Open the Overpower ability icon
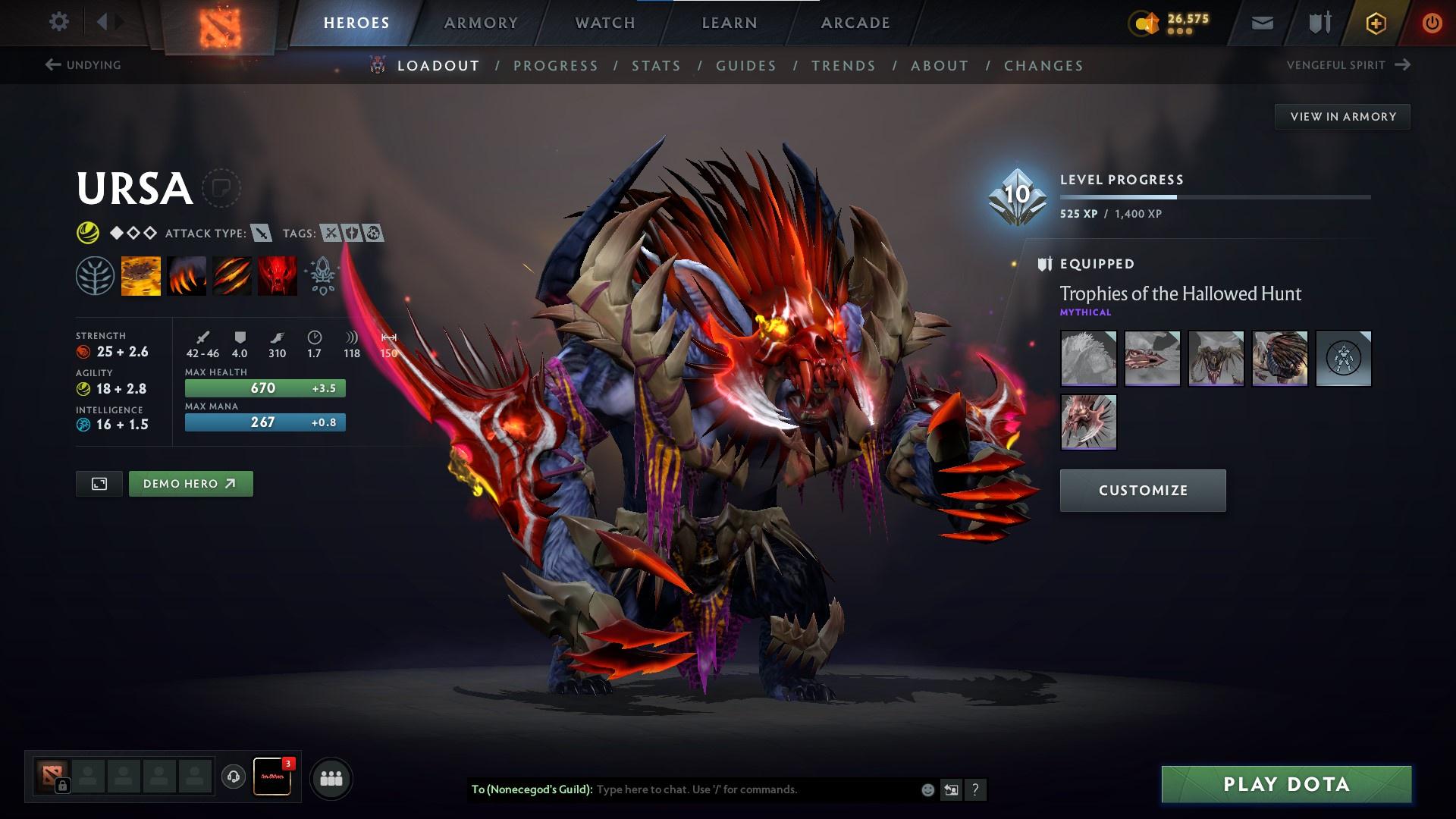1456x819 pixels. [187, 275]
